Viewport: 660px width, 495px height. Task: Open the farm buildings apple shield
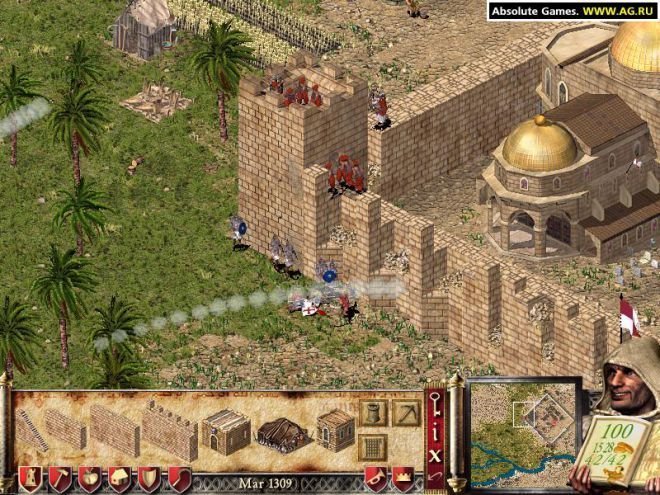(x=88, y=479)
